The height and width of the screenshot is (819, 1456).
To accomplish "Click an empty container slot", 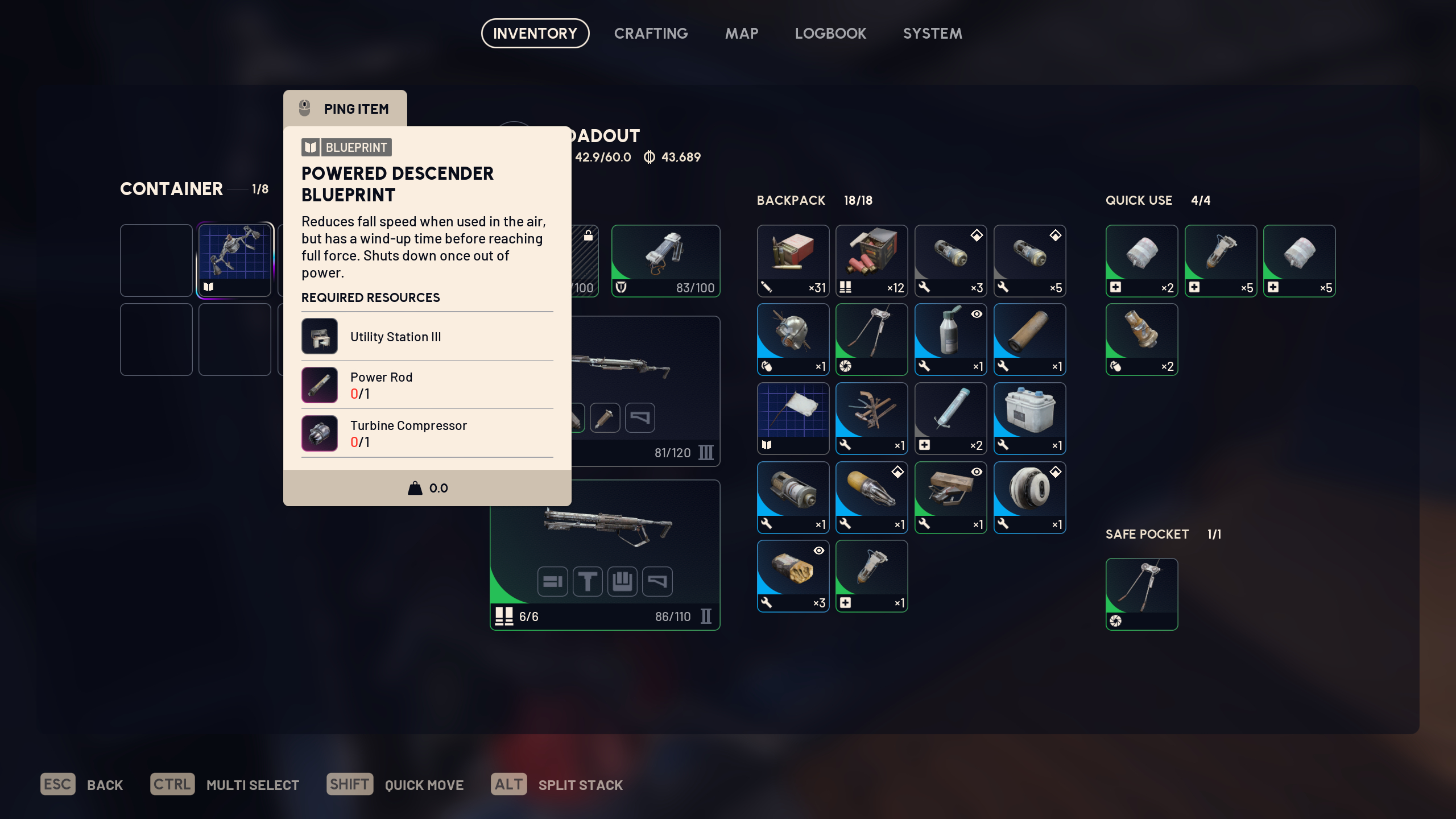I will tap(156, 260).
